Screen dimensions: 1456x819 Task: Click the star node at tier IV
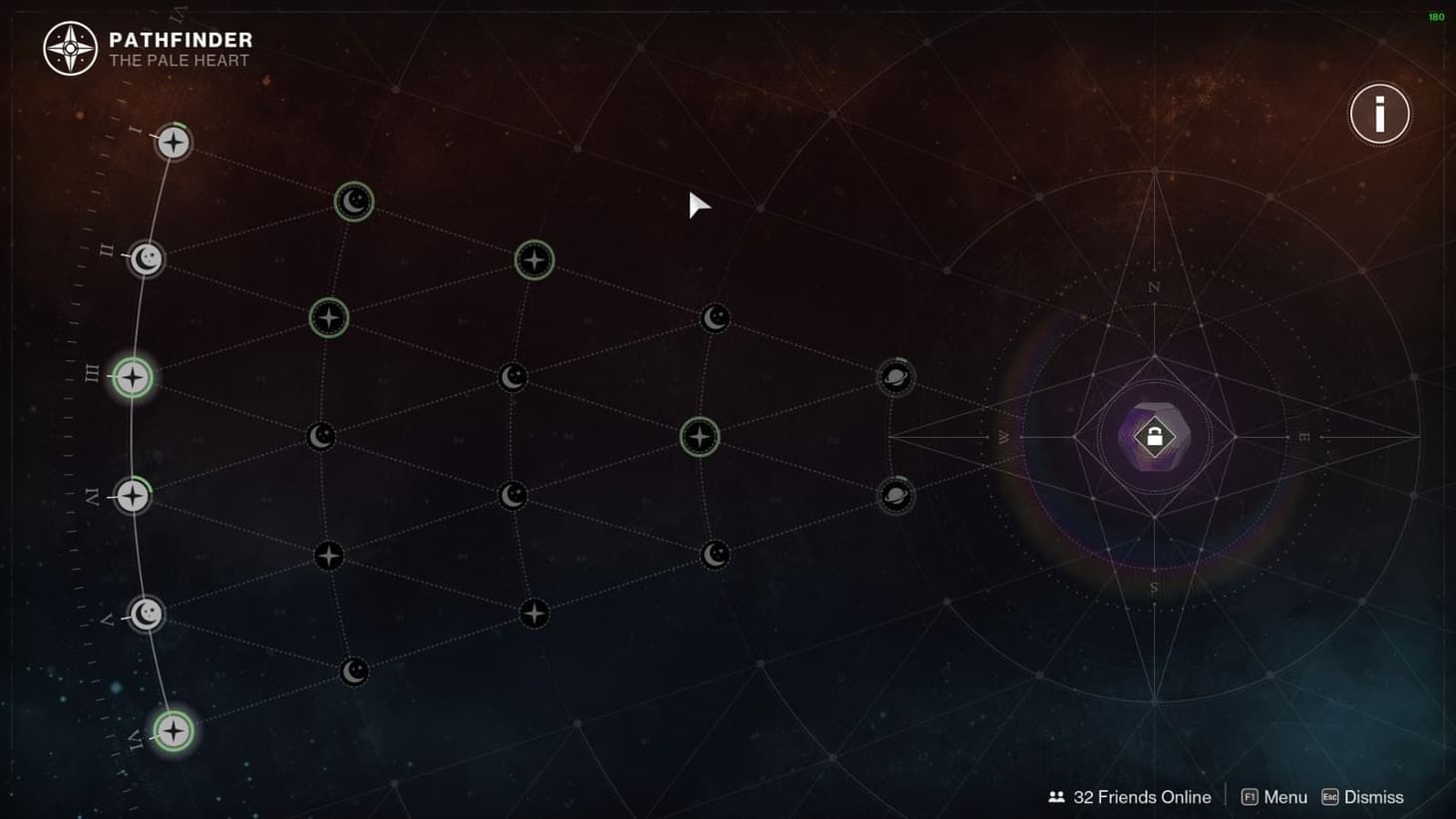click(131, 496)
